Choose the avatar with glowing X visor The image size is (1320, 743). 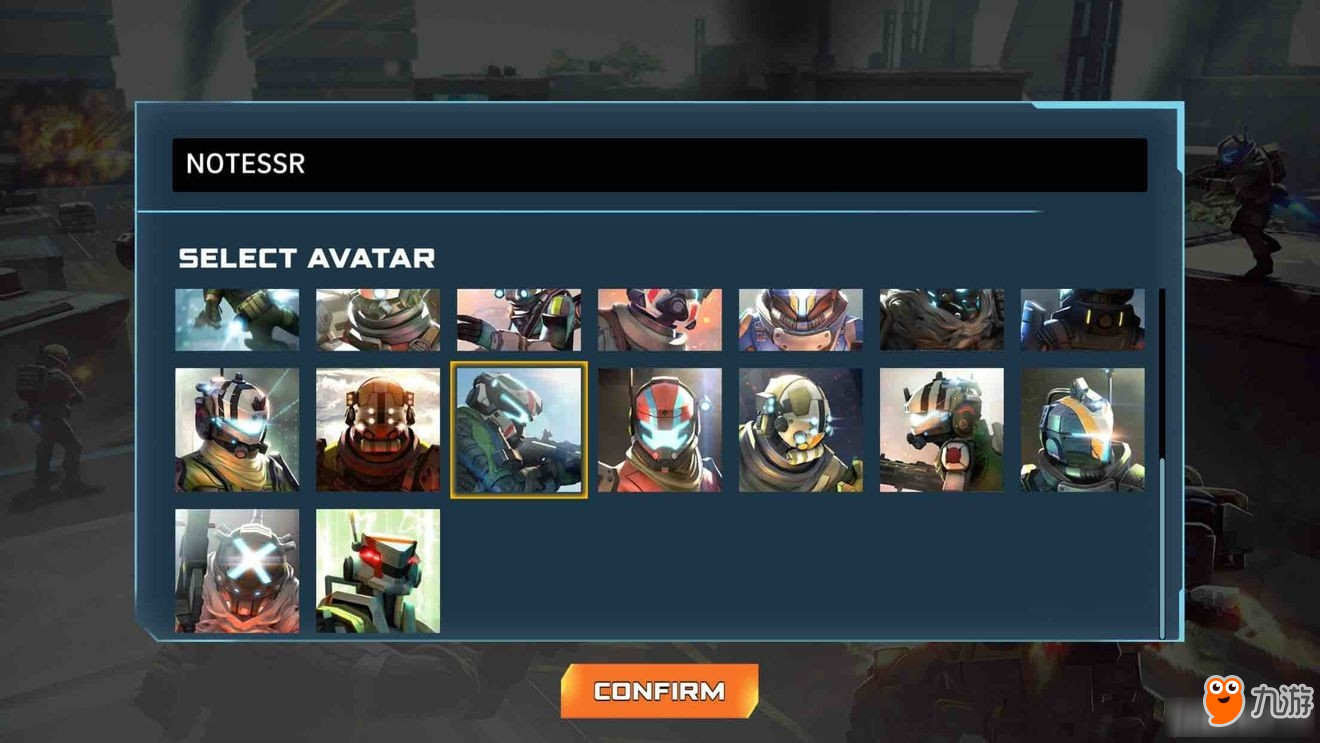click(x=237, y=571)
